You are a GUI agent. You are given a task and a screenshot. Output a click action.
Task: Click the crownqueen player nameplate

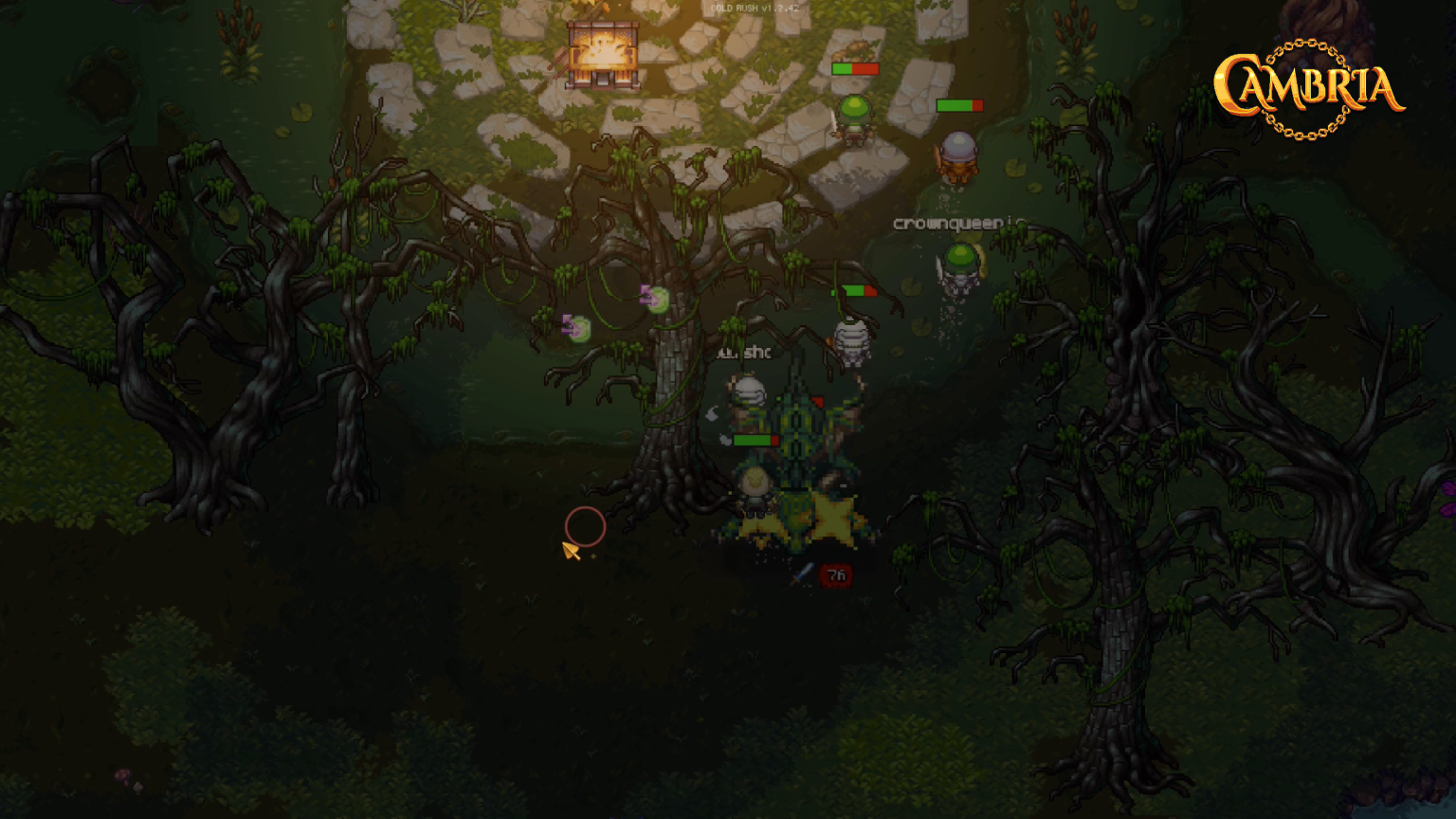pos(948,224)
